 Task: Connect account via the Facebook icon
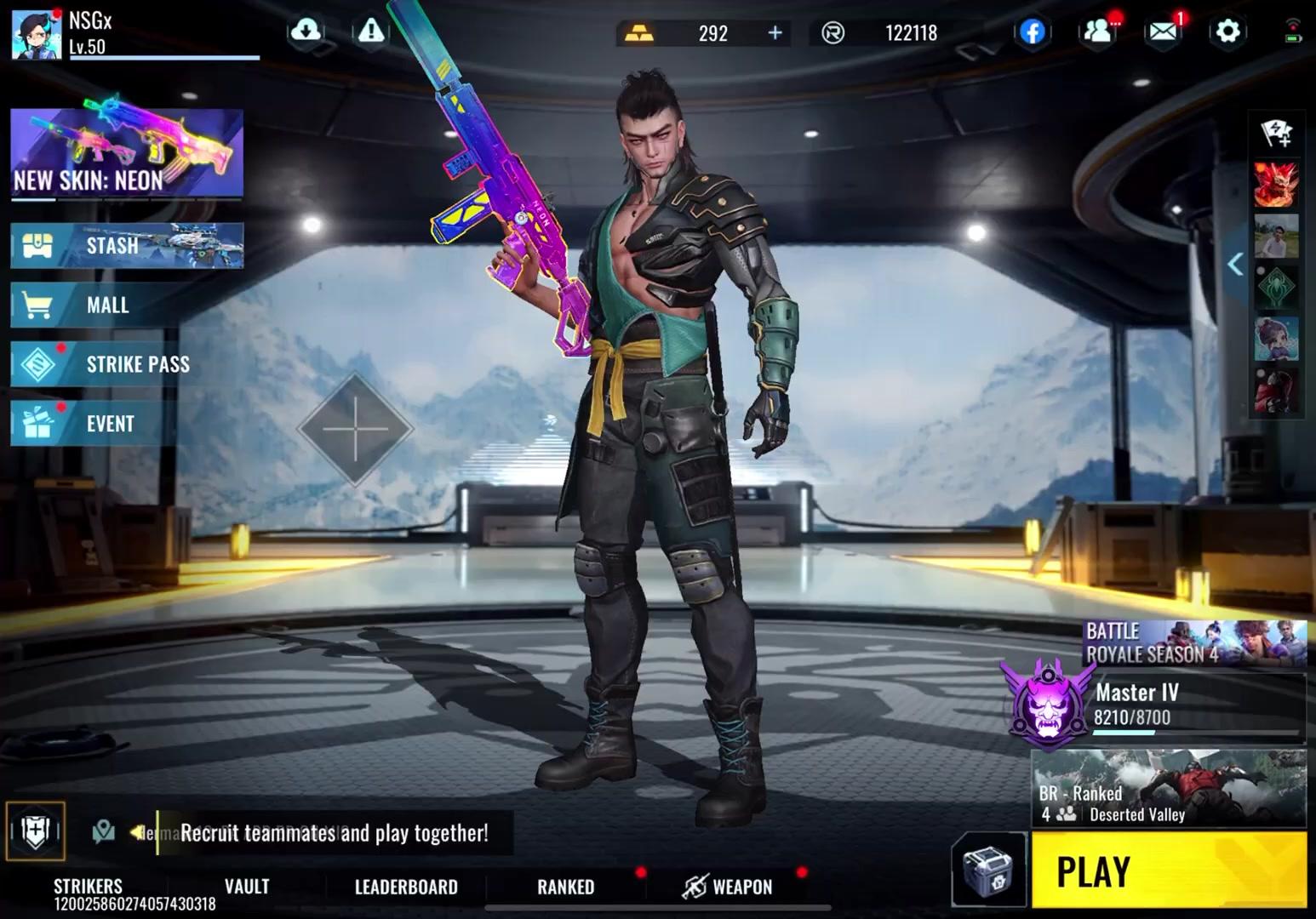point(1033,33)
